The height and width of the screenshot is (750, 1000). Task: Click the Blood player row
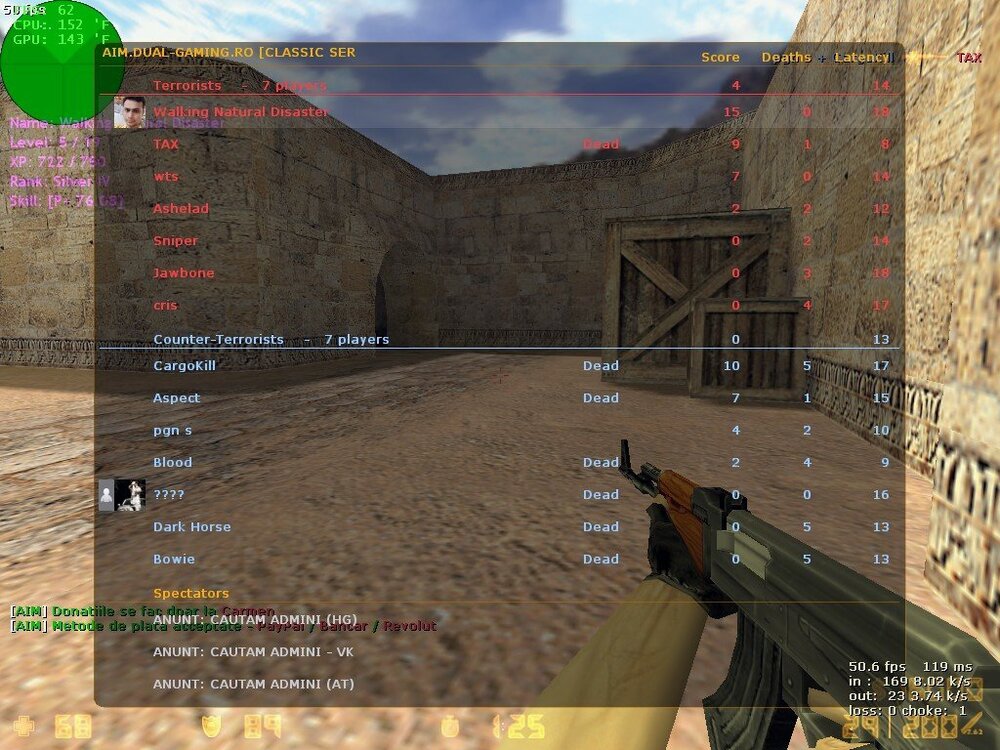172,462
